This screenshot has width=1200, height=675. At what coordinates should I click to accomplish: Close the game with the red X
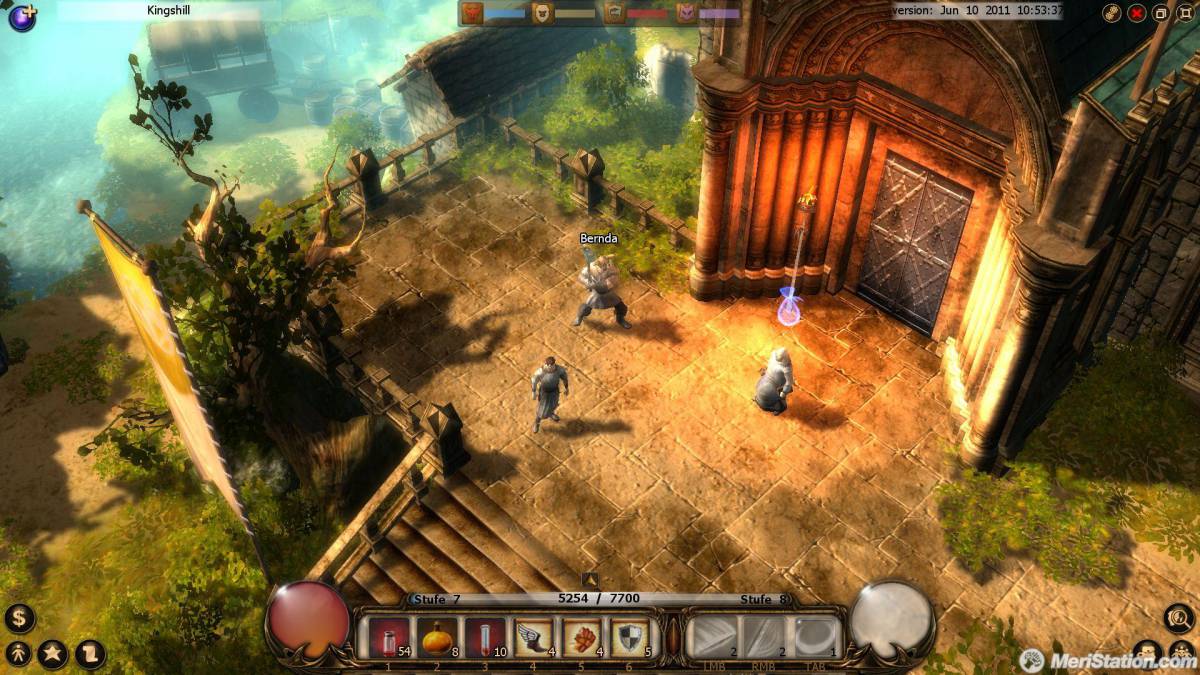click(1137, 13)
